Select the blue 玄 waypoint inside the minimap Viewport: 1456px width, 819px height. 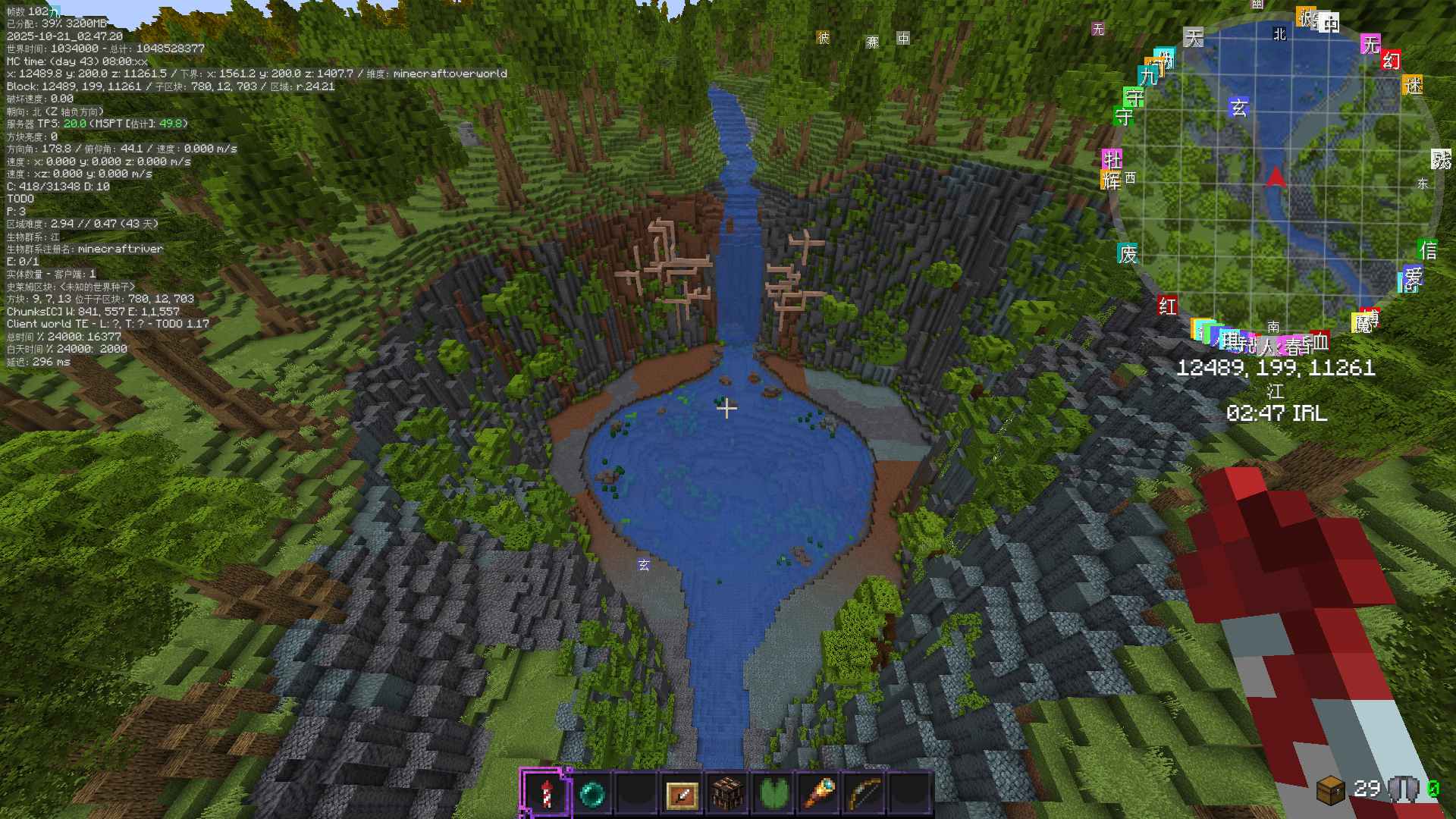click(x=1238, y=108)
